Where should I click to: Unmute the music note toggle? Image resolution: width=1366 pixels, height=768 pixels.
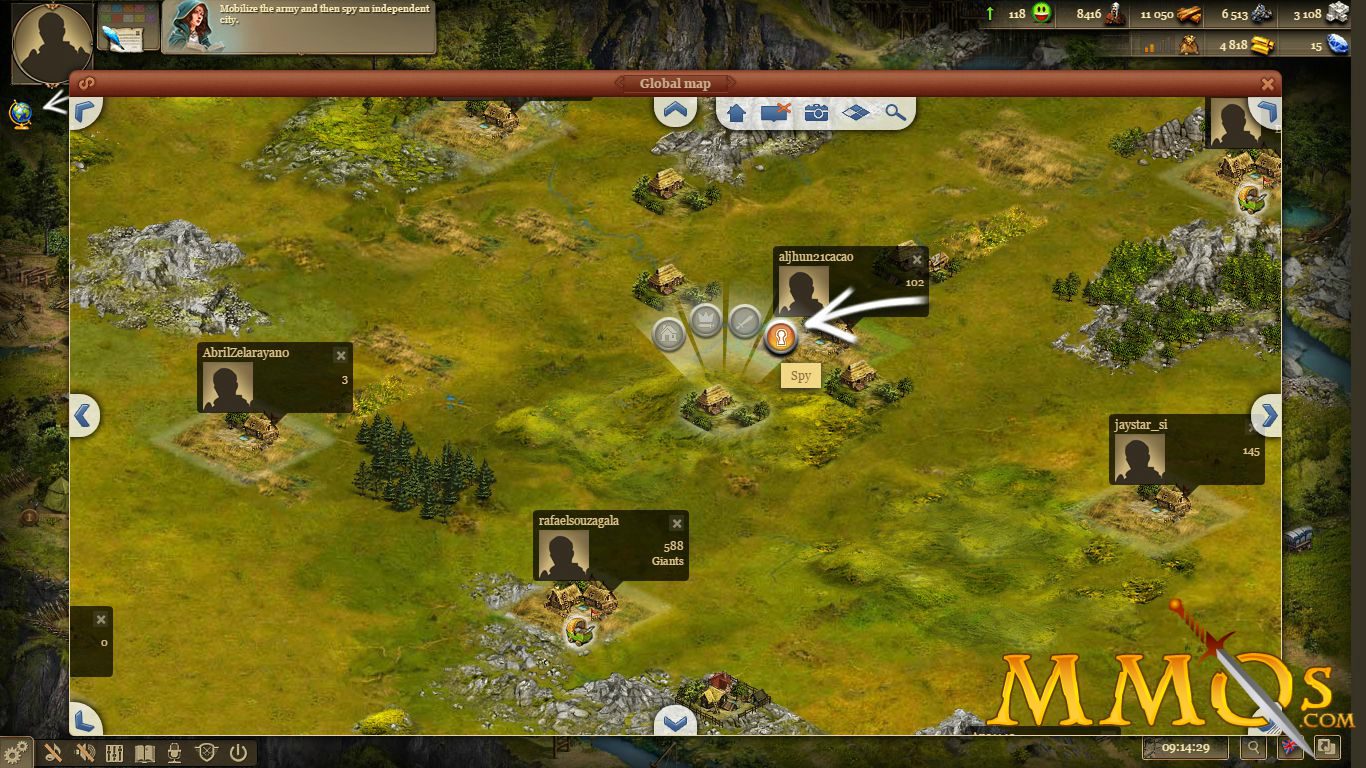[55, 753]
